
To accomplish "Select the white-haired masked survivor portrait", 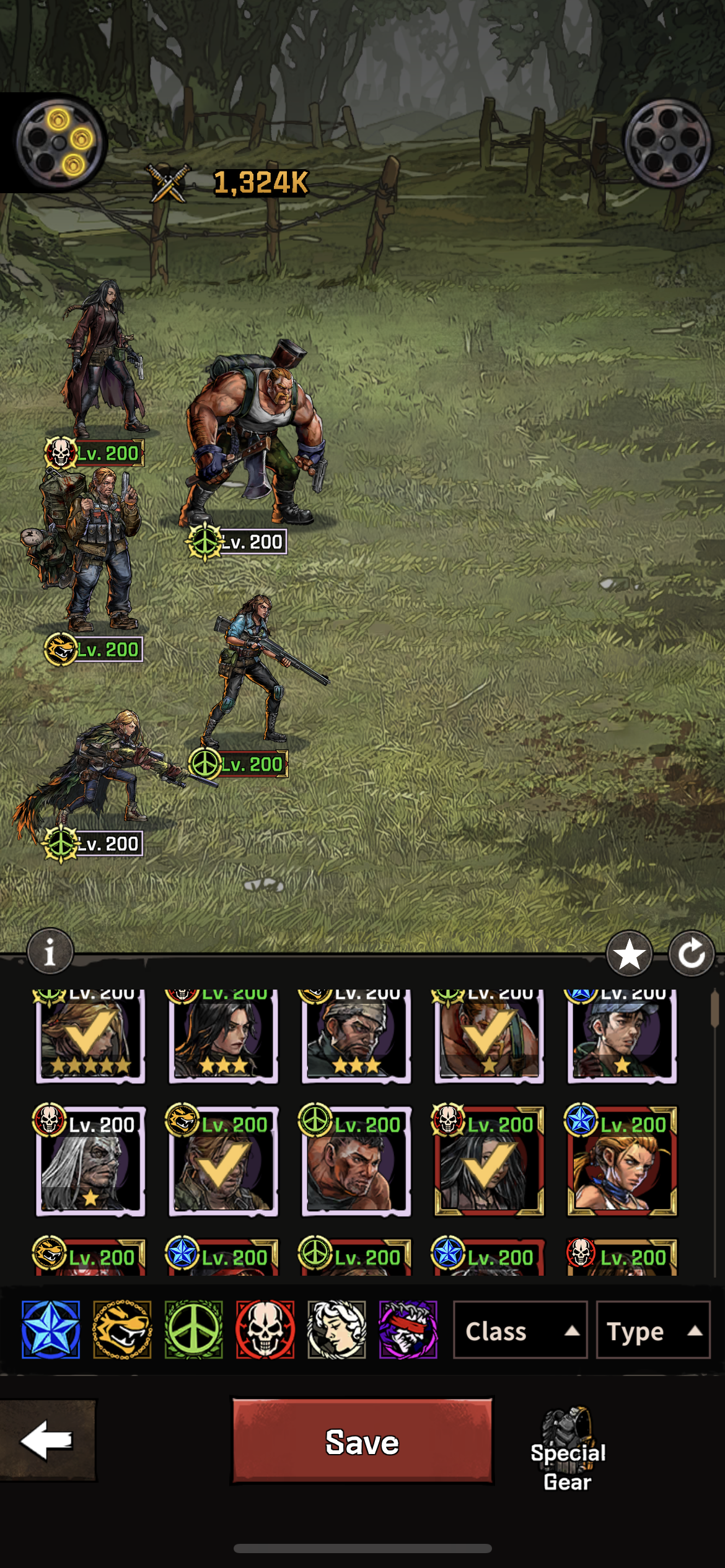I will pos(90,1163).
